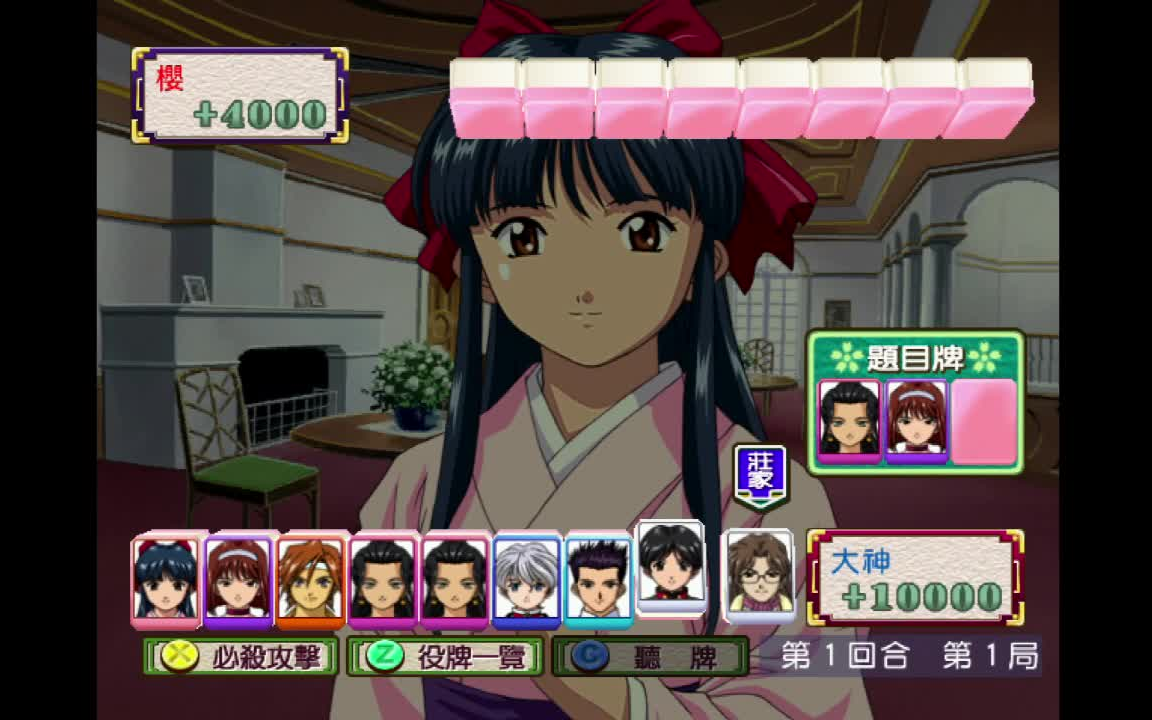Choose the red-haired headband girl tile in hand
The height and width of the screenshot is (720, 1152).
click(238, 580)
